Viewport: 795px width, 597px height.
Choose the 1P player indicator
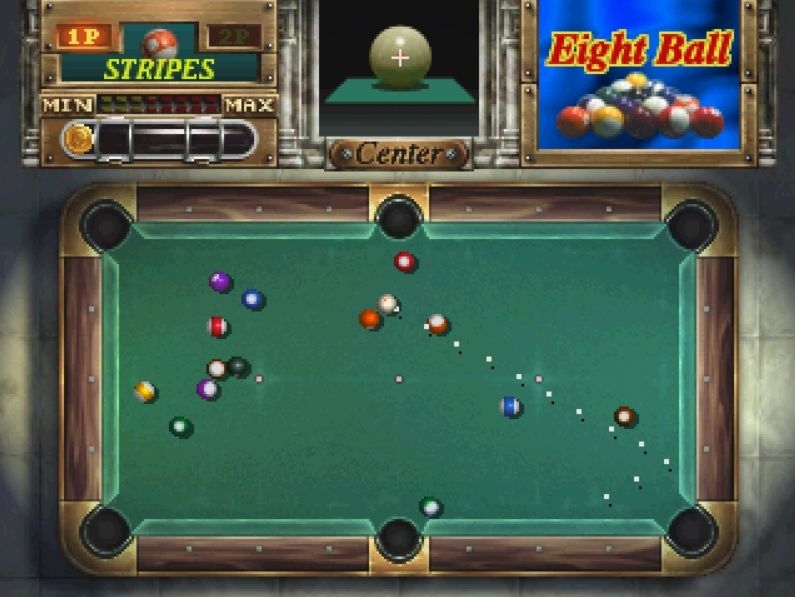84,37
